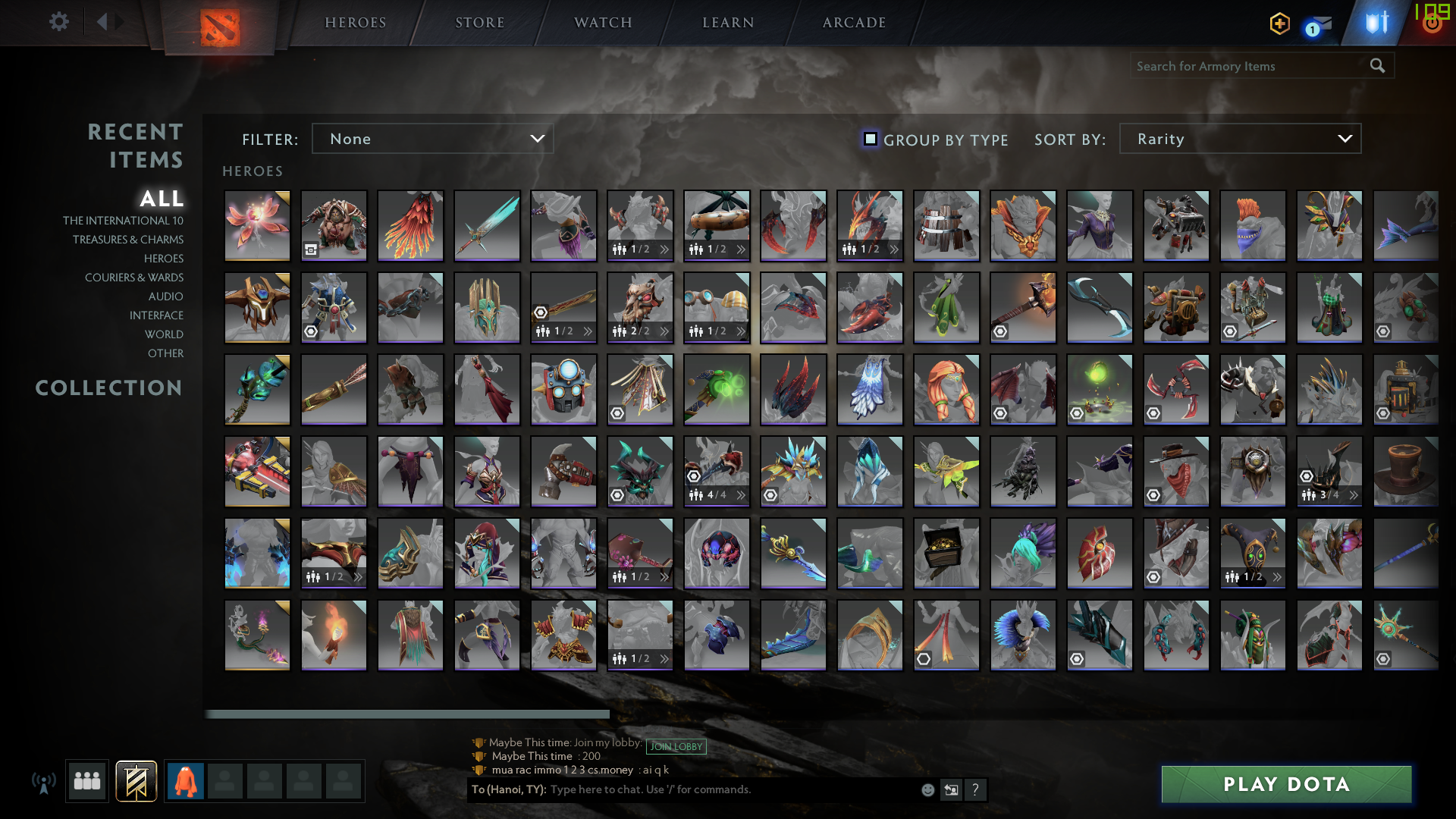Expand the bundle arrows on a 1/2 item
The image size is (1456, 819).
pos(664,249)
